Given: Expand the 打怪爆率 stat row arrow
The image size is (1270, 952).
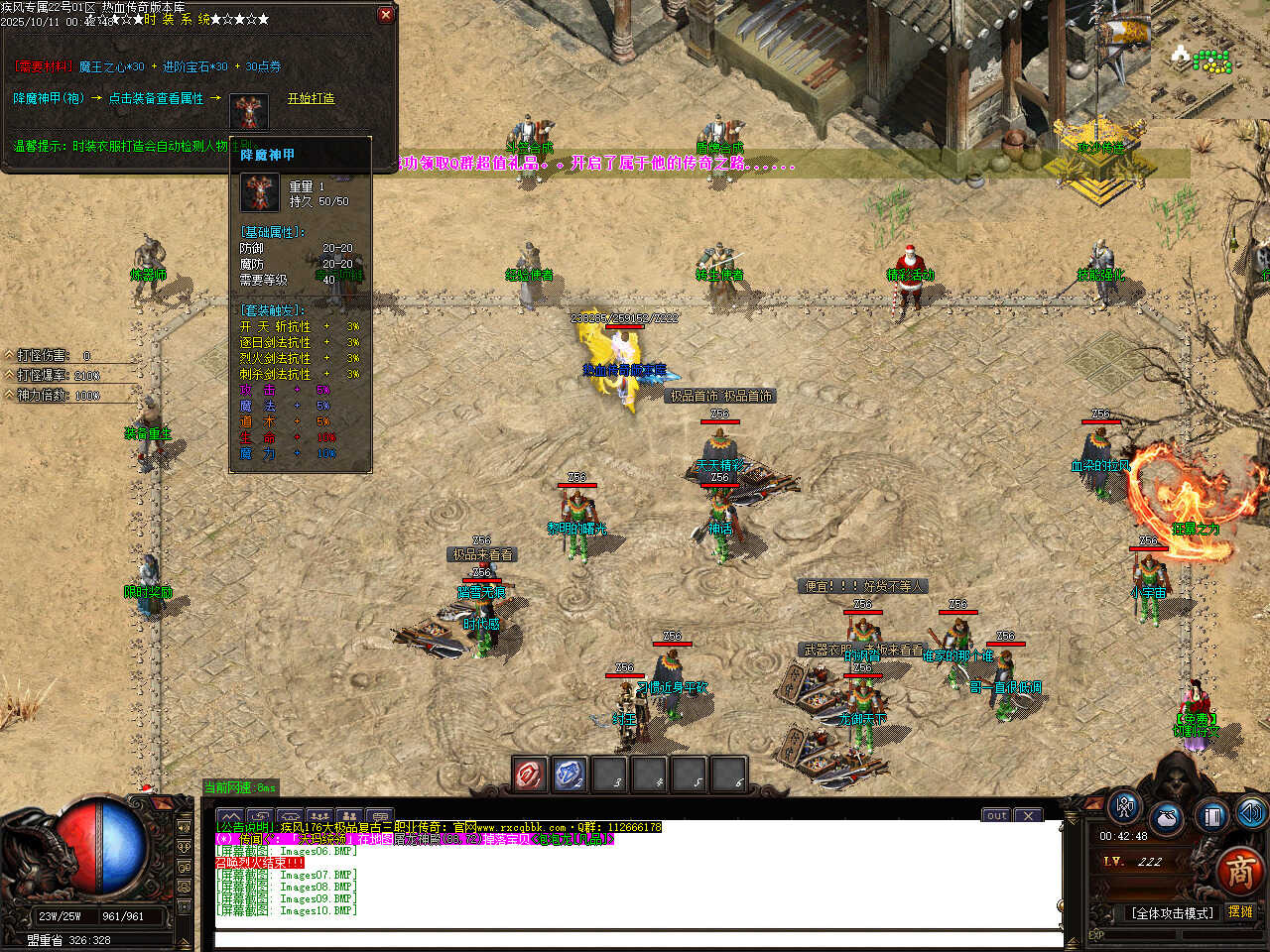Looking at the screenshot, I should 9,375.
